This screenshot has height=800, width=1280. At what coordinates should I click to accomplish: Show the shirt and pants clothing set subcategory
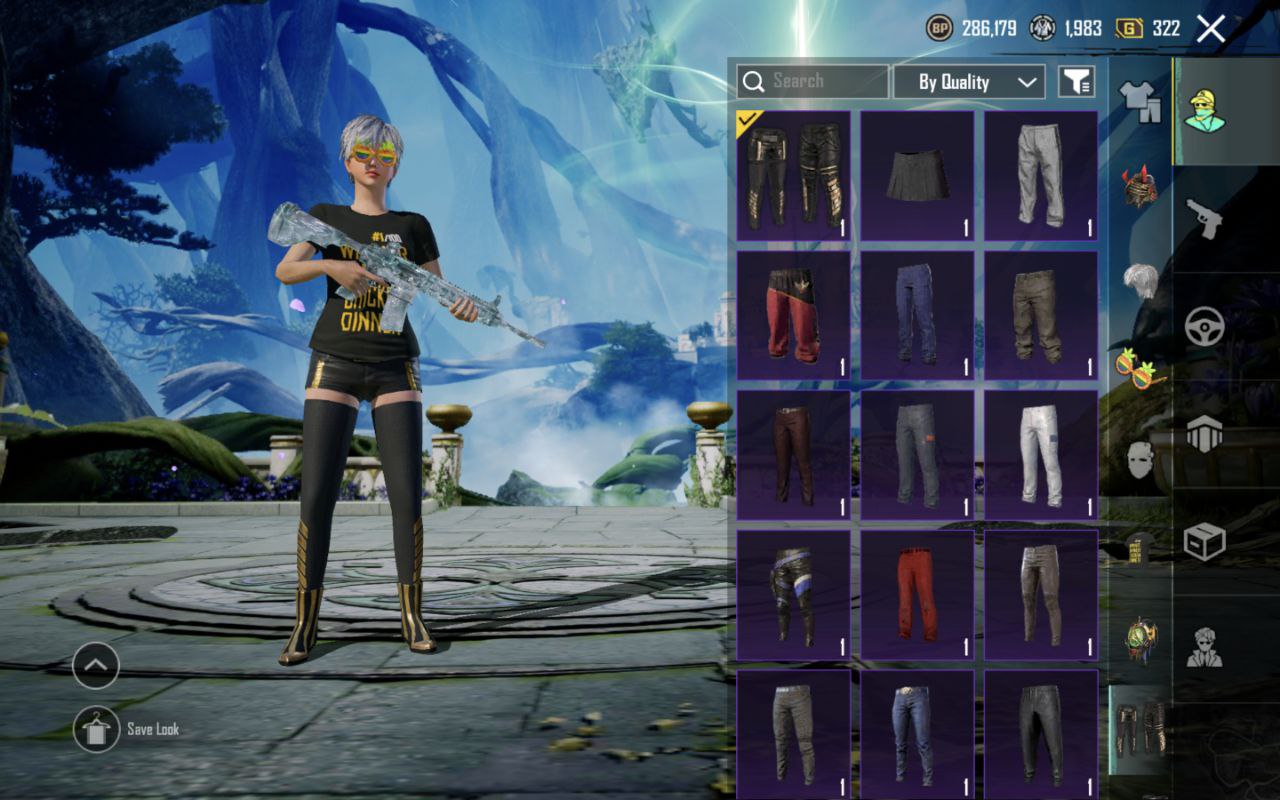1140,100
